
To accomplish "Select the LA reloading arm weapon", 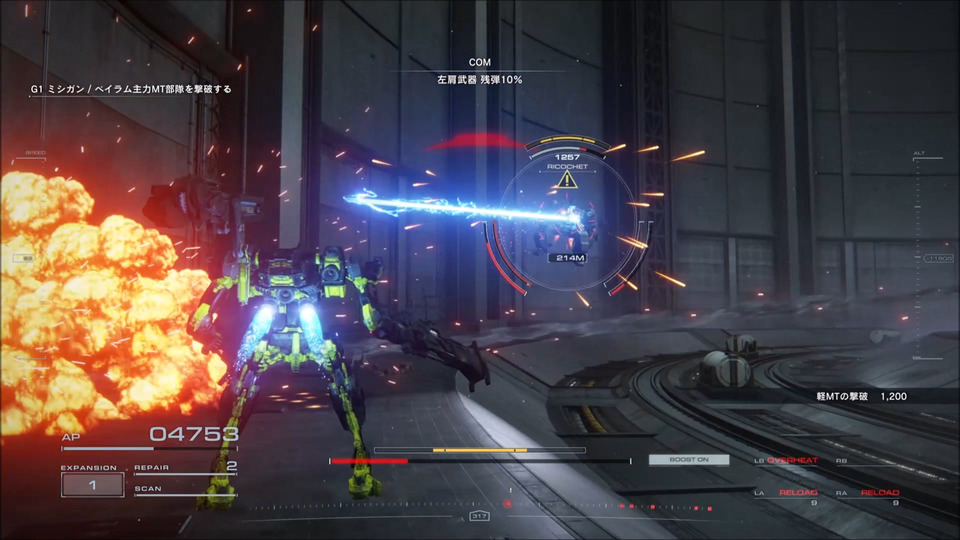I will (791, 494).
